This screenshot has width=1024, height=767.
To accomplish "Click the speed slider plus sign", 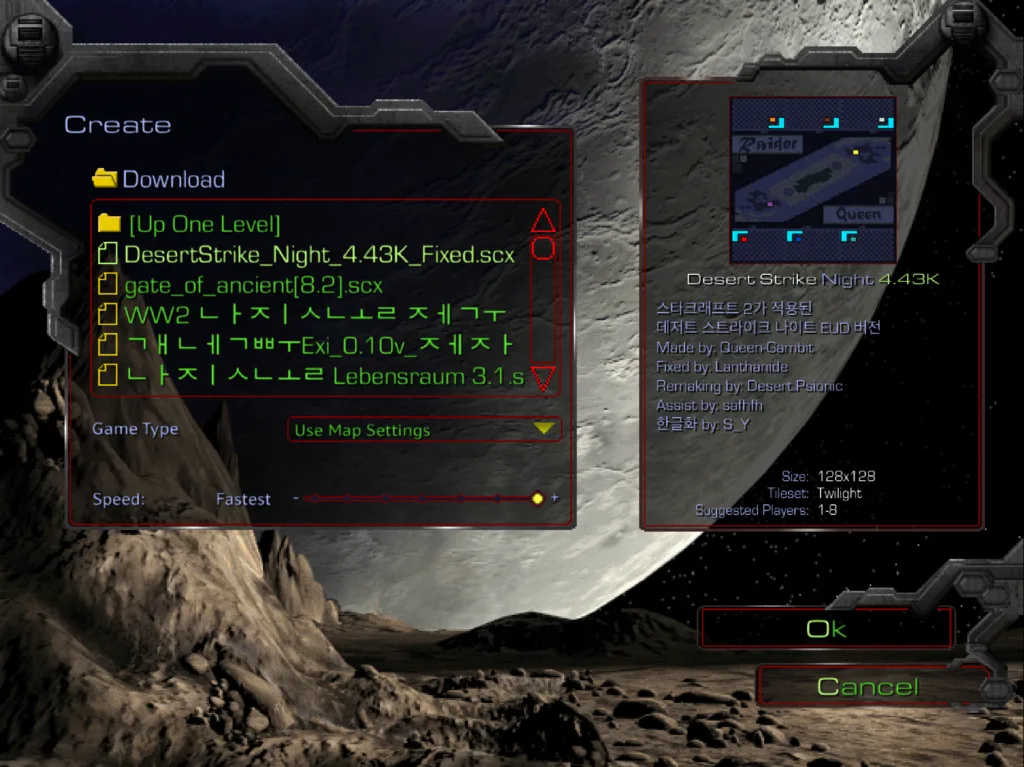I will coord(555,498).
